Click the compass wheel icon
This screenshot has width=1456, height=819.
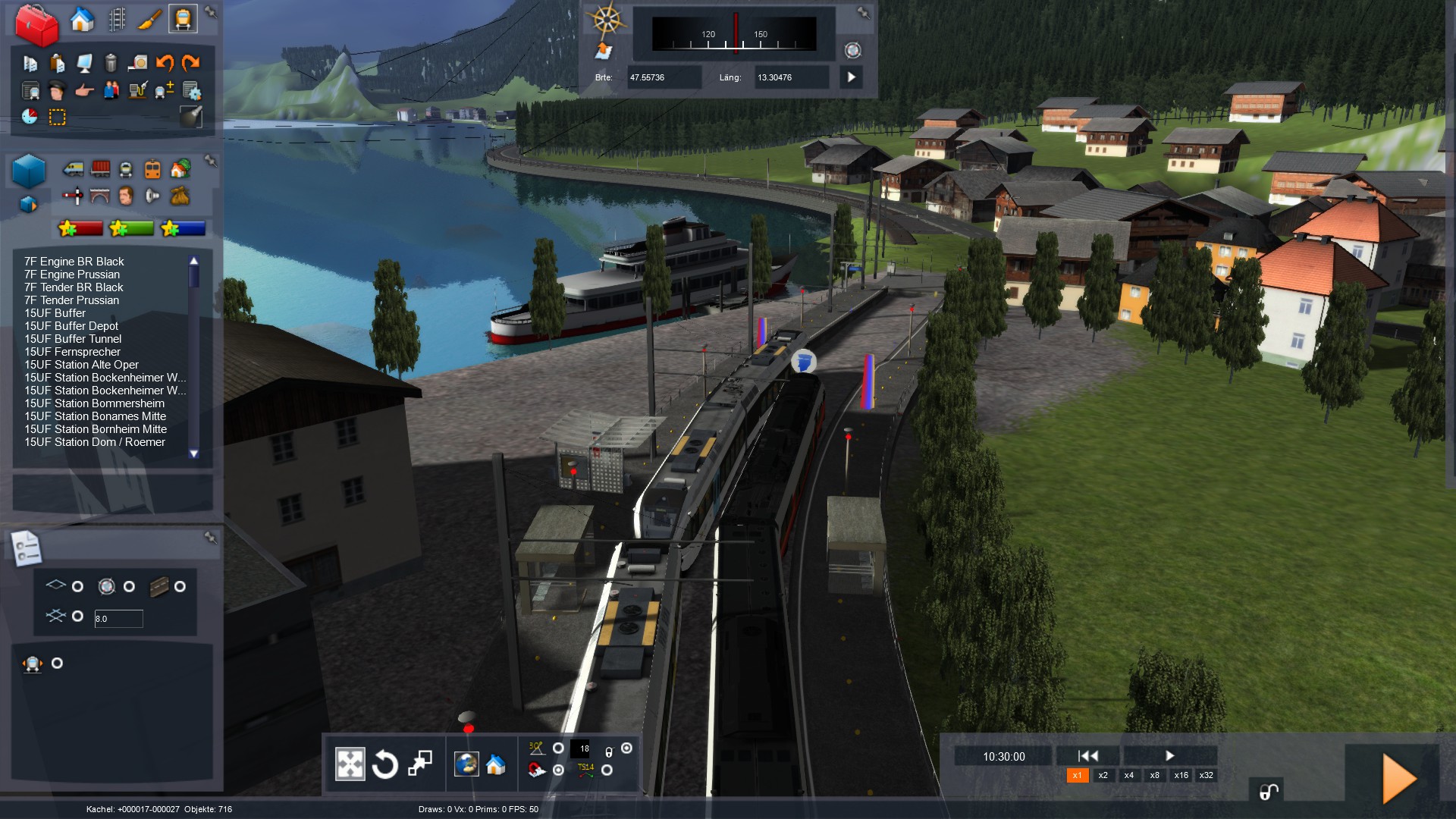pyautogui.click(x=607, y=20)
